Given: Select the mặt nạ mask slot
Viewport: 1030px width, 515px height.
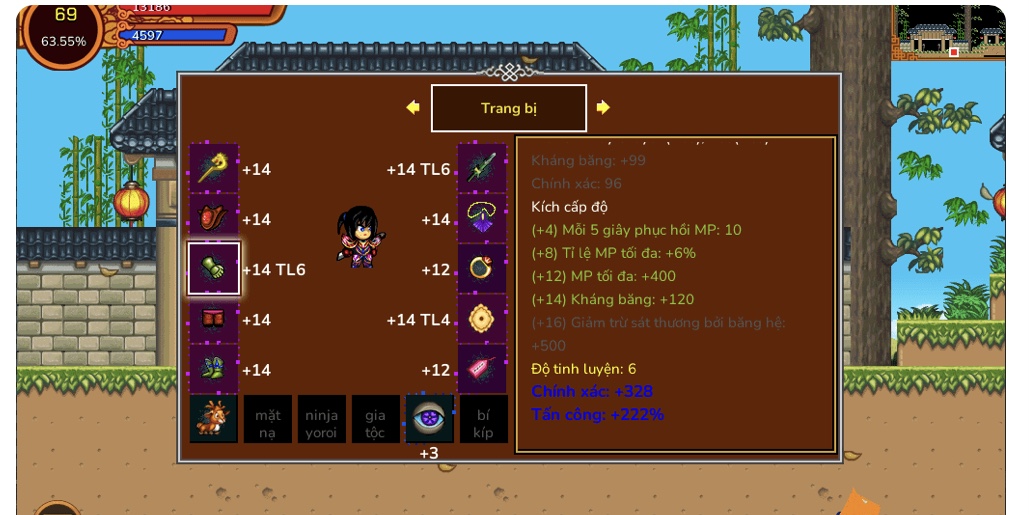Looking at the screenshot, I should [268, 419].
